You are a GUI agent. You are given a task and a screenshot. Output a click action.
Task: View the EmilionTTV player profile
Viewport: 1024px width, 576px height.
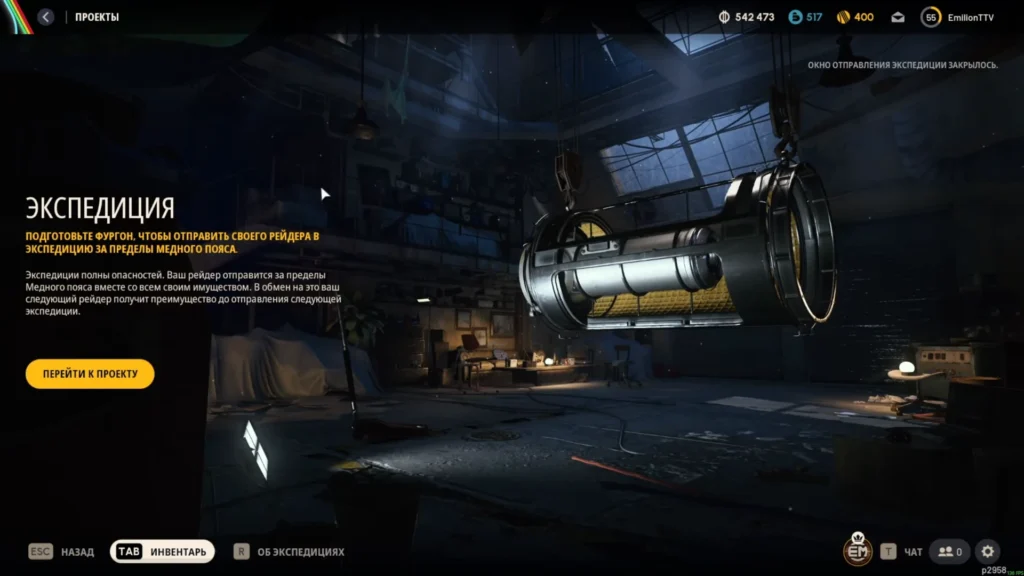click(958, 17)
